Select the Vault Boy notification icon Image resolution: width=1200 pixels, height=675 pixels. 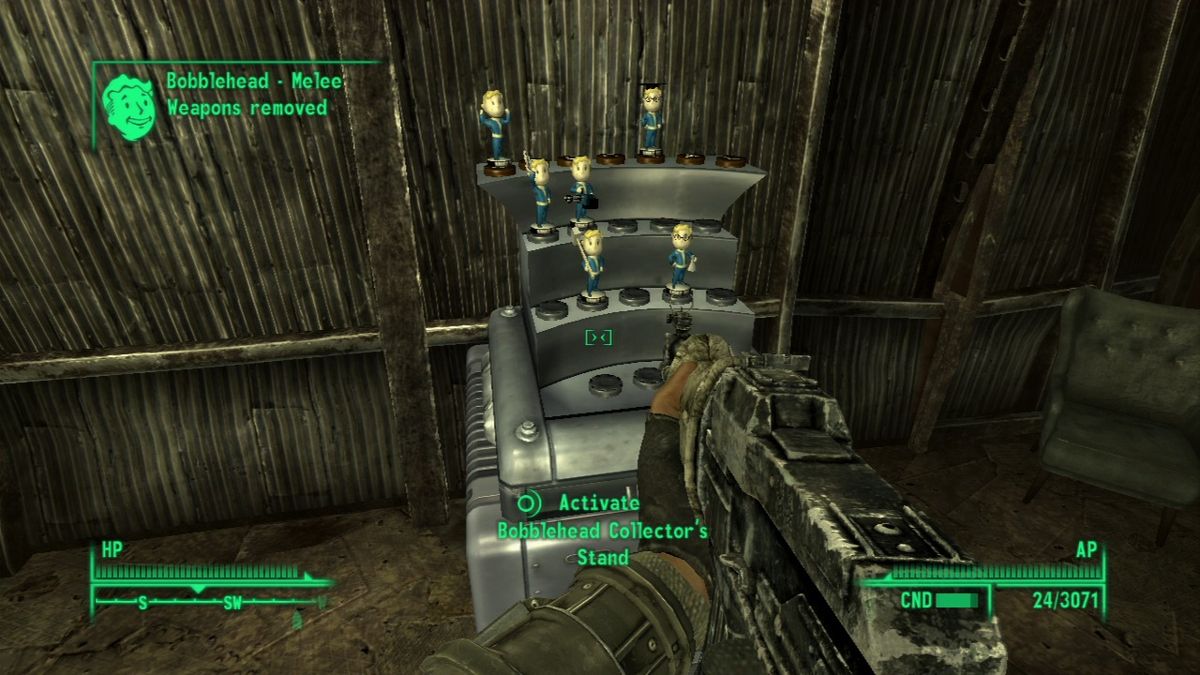tap(129, 103)
